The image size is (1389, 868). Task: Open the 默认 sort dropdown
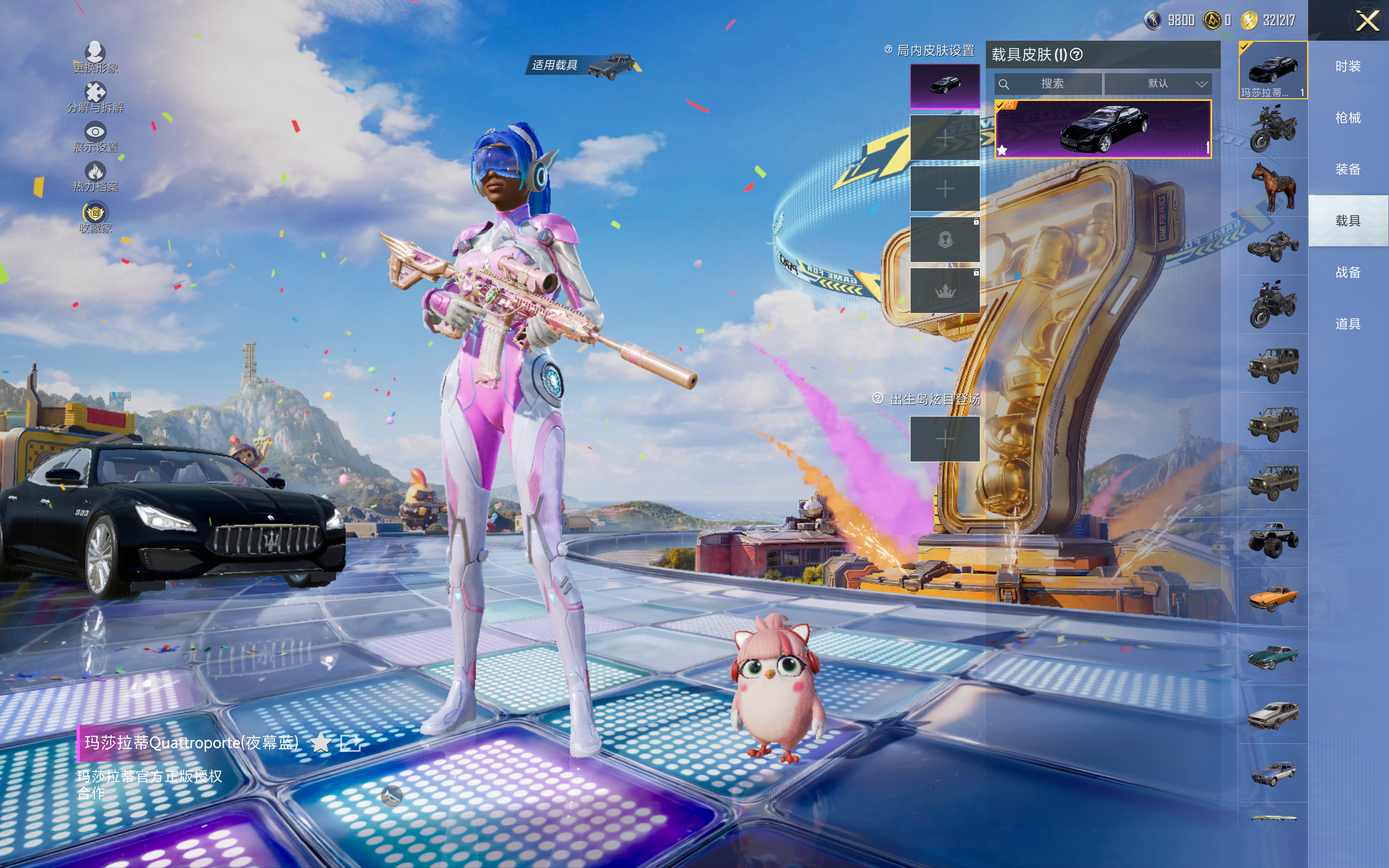coord(1158,84)
